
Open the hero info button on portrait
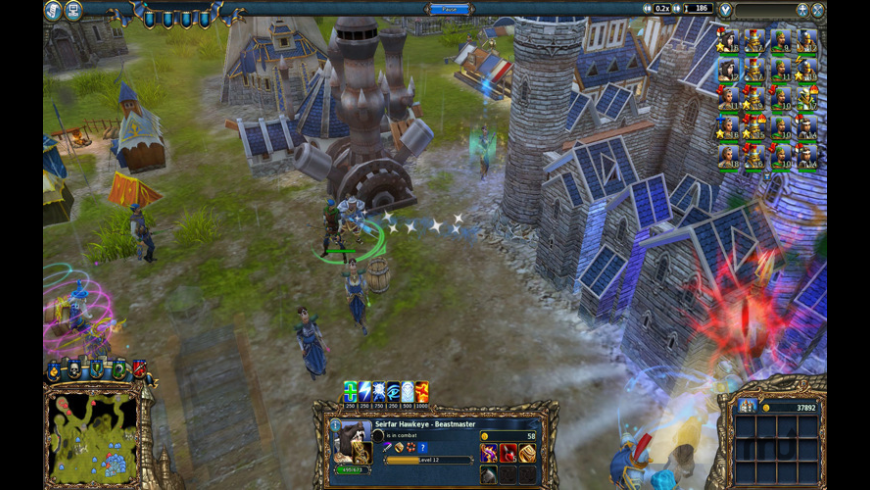click(335, 425)
